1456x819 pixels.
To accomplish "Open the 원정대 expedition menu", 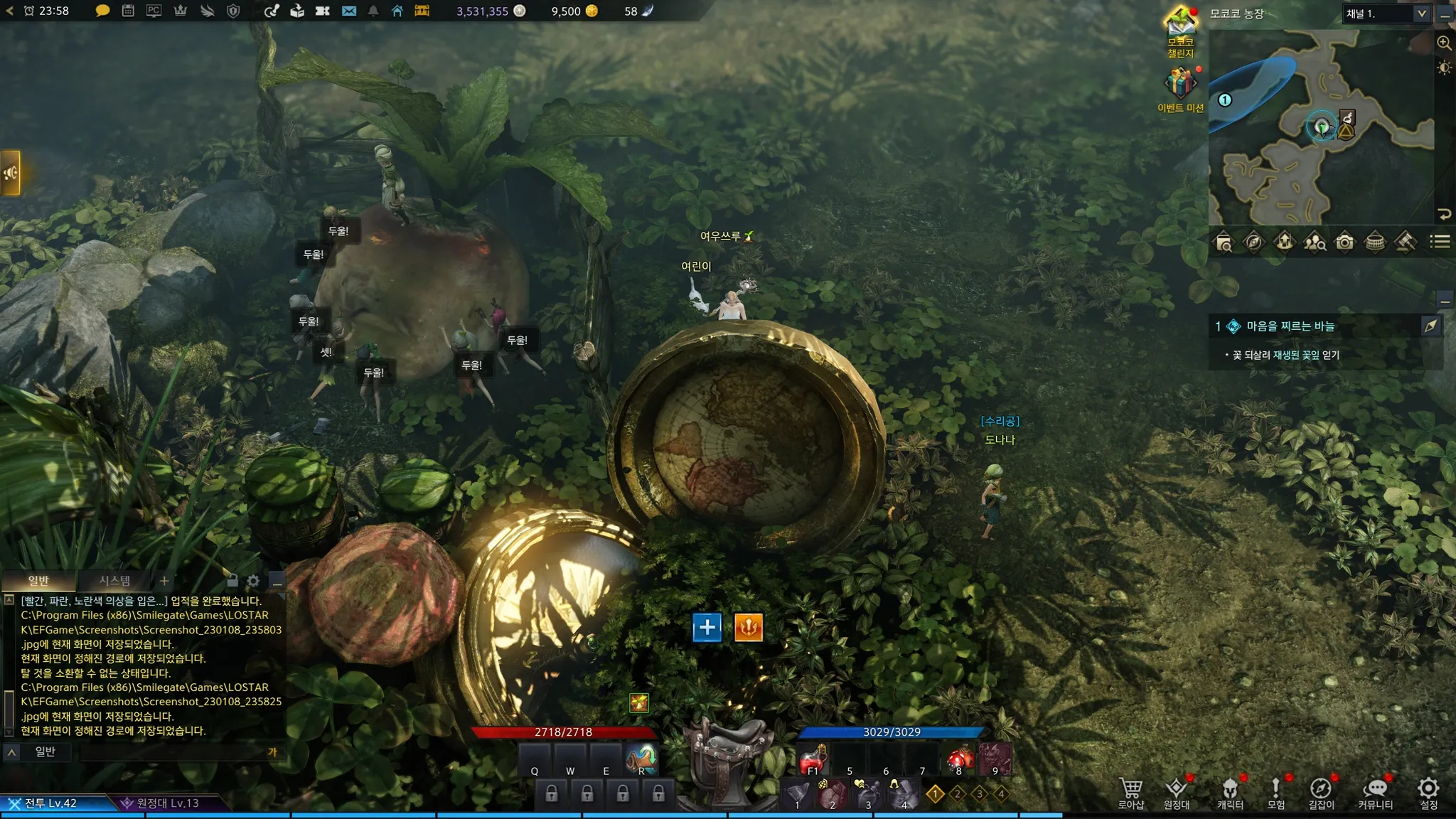I will (1177, 793).
